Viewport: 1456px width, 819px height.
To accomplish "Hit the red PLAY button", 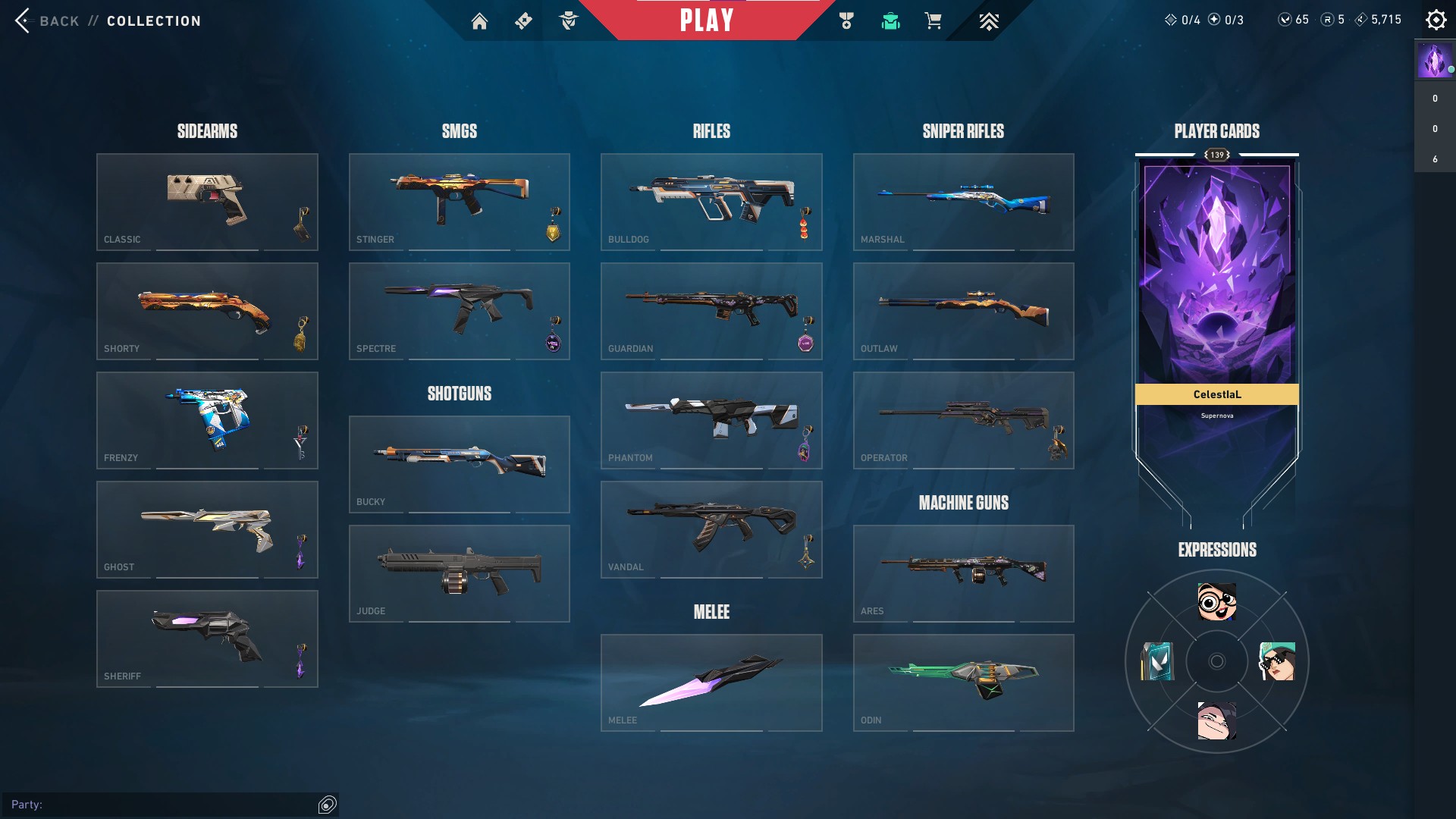I will click(706, 20).
